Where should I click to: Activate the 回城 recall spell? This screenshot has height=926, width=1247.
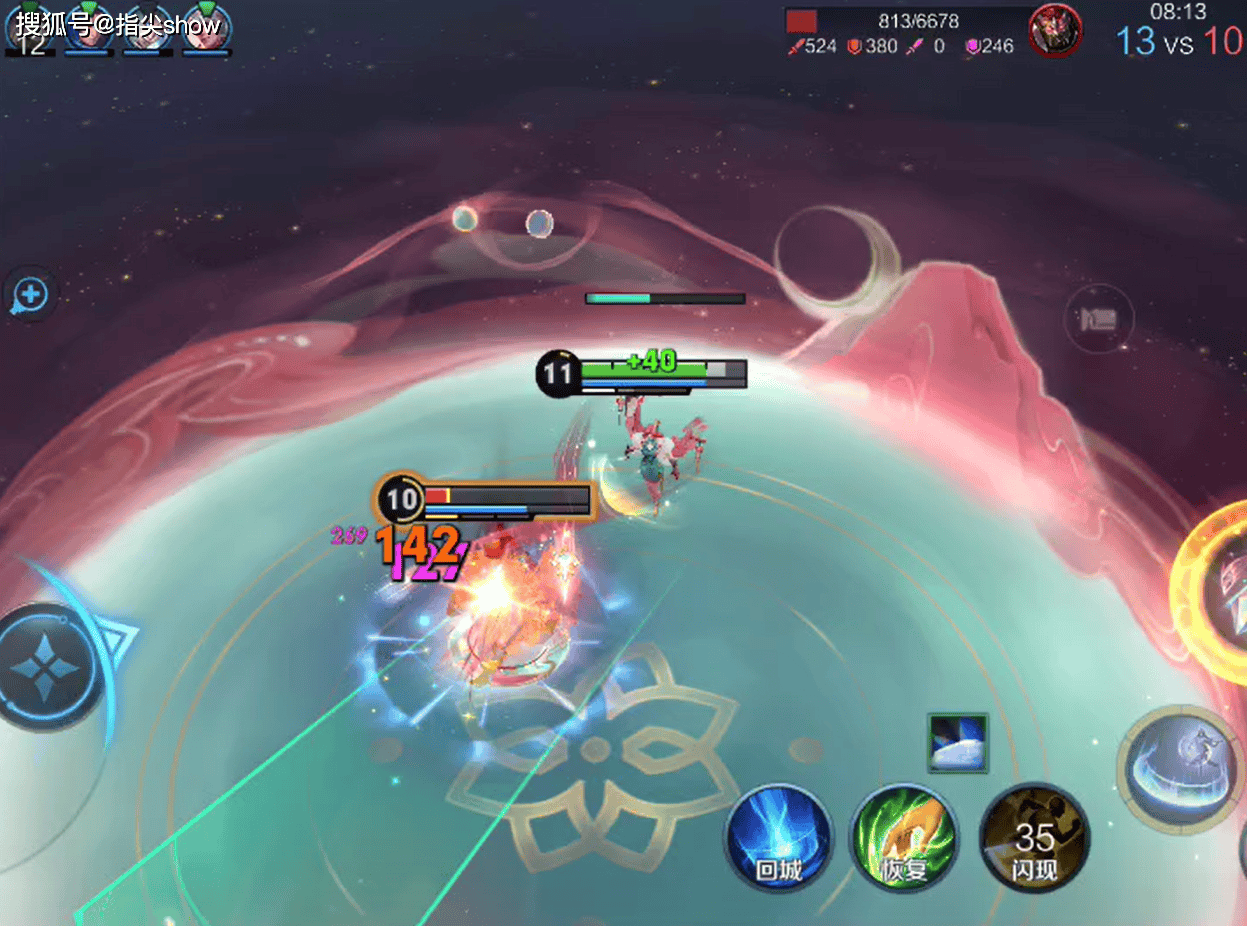click(779, 837)
